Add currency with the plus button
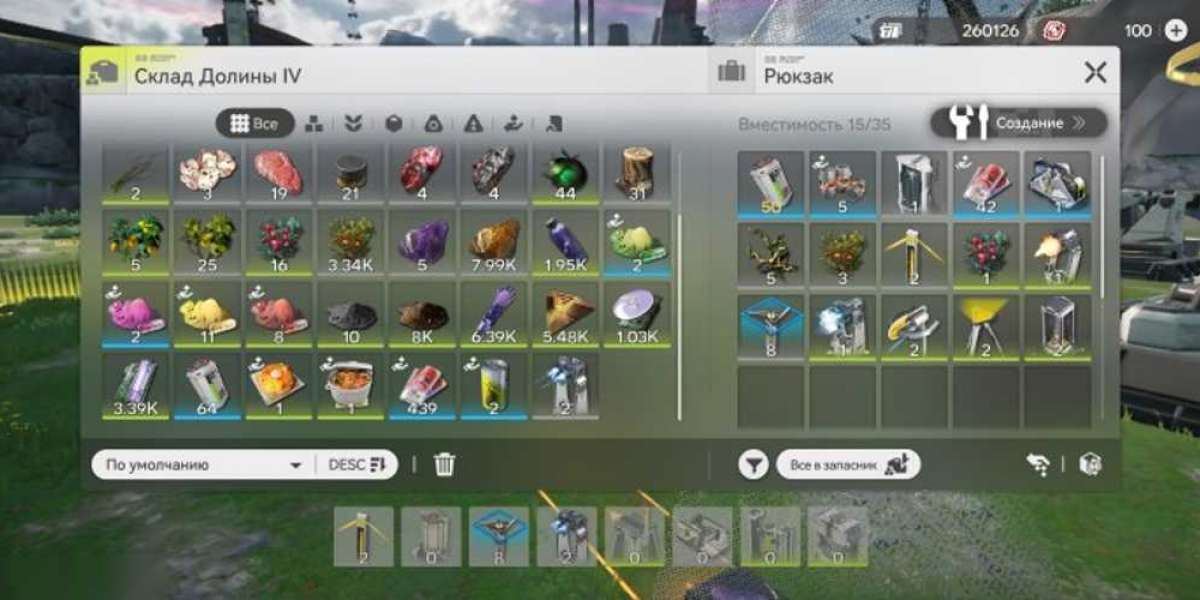 tap(1176, 30)
